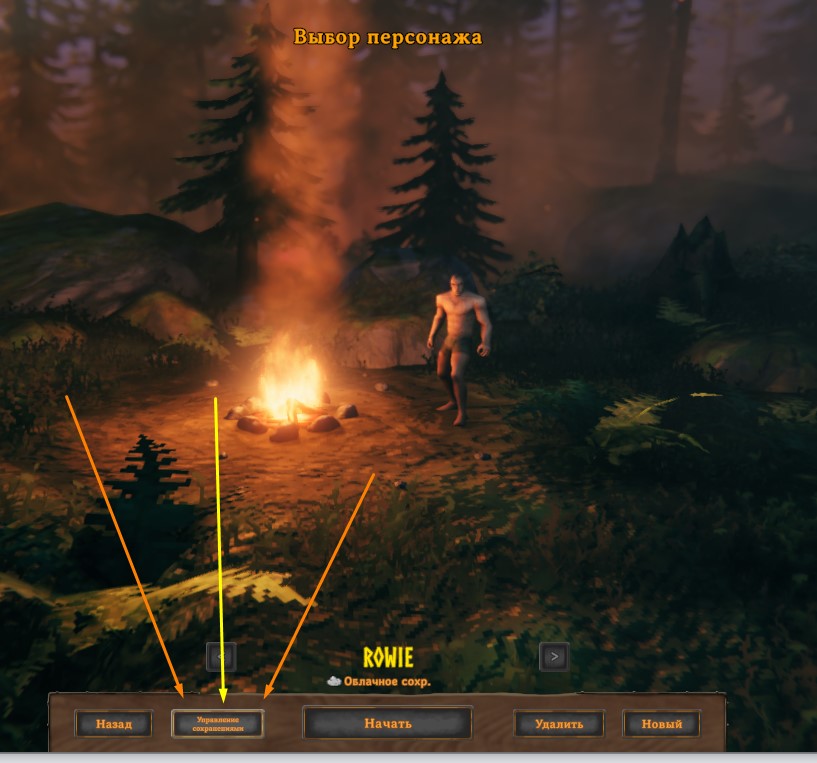Show the next character with the right arrow
This screenshot has height=763, width=817.
tap(554, 656)
